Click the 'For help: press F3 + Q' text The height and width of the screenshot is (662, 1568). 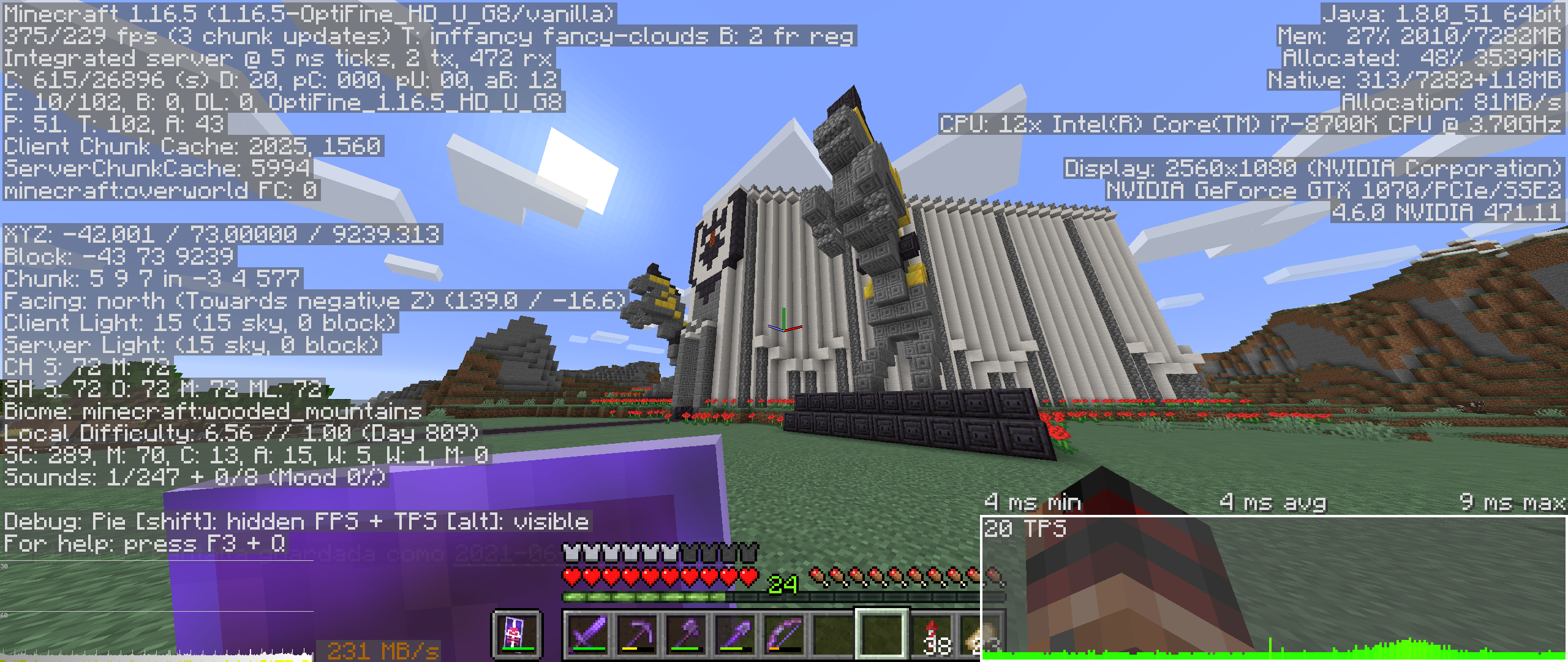click(x=147, y=543)
